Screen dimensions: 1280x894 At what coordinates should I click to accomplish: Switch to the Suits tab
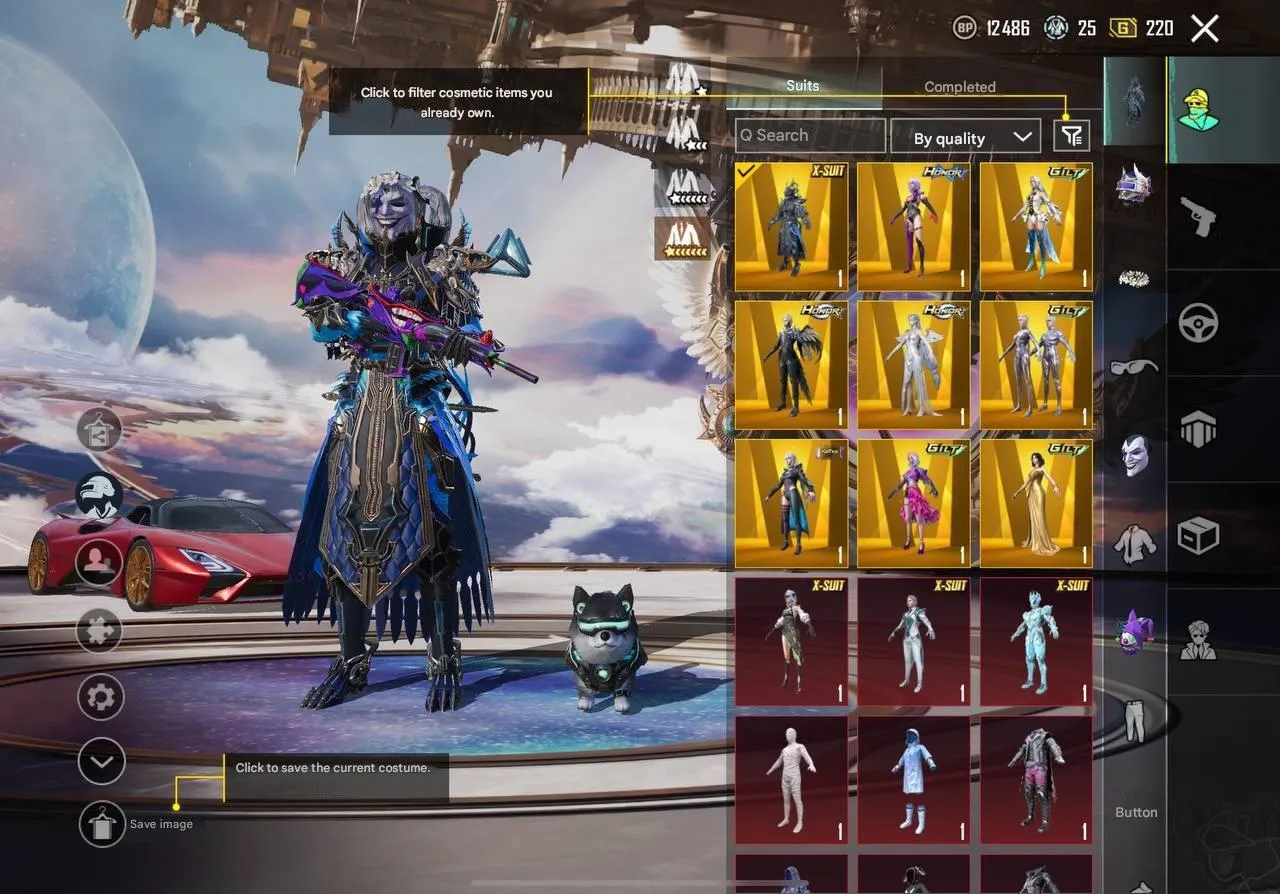pos(802,86)
